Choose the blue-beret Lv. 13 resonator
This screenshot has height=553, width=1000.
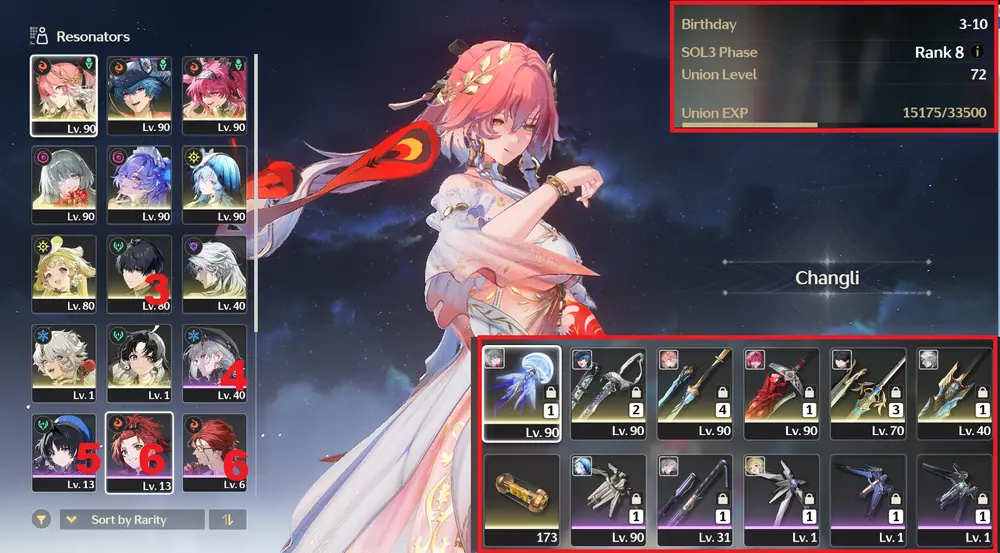(x=64, y=452)
